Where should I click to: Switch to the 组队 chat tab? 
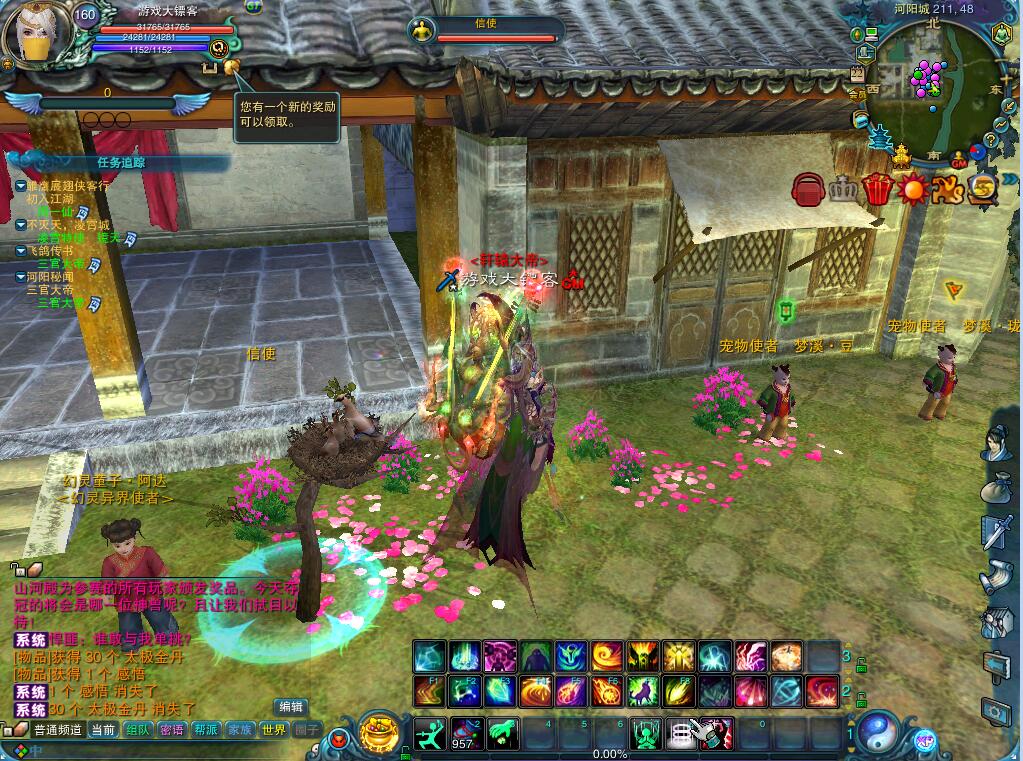click(138, 730)
